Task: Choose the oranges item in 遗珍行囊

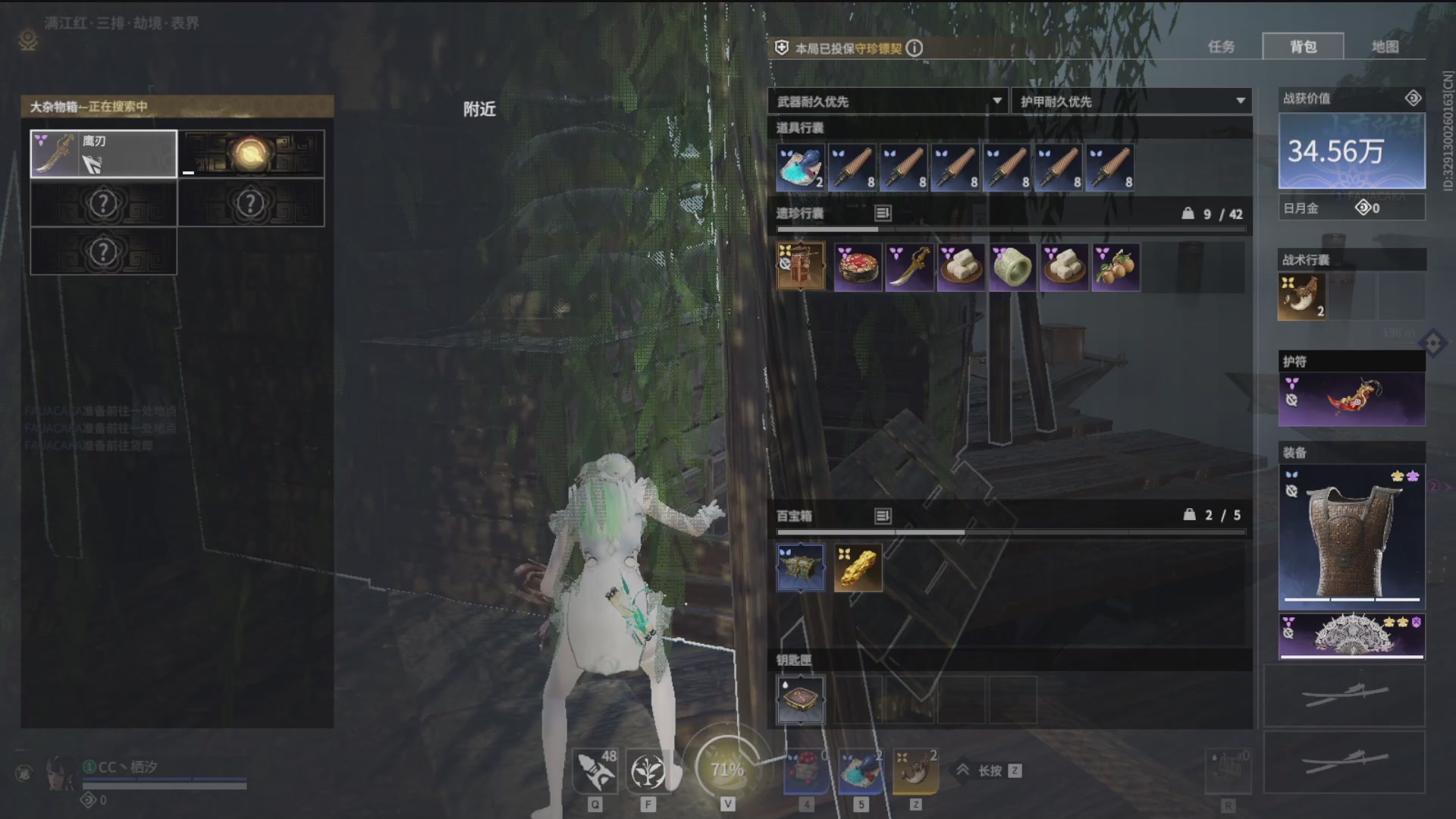Action: [x=1116, y=267]
